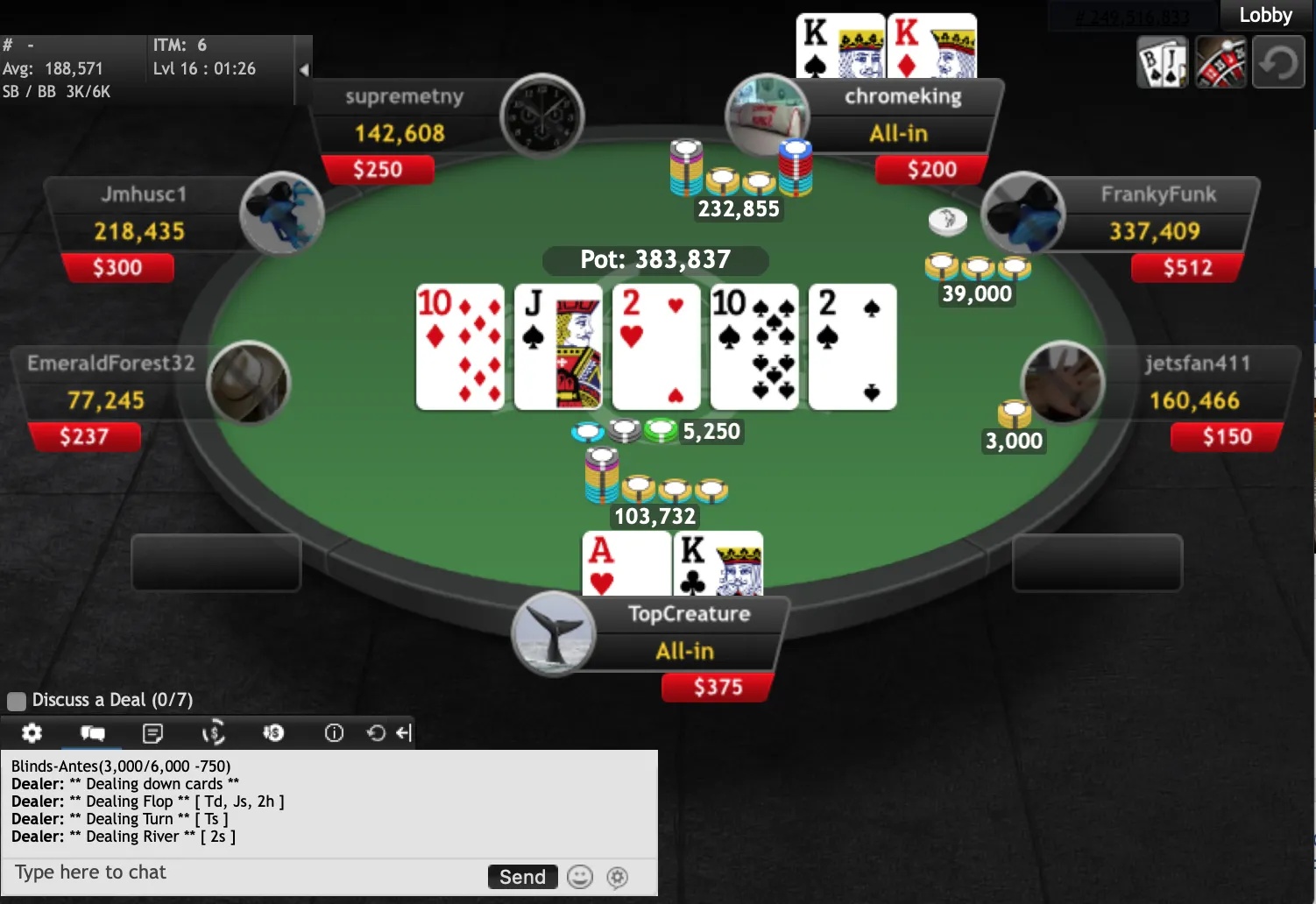The height and width of the screenshot is (904, 1316).
Task: Switch to the chat bubbles tab
Action: coord(92,733)
